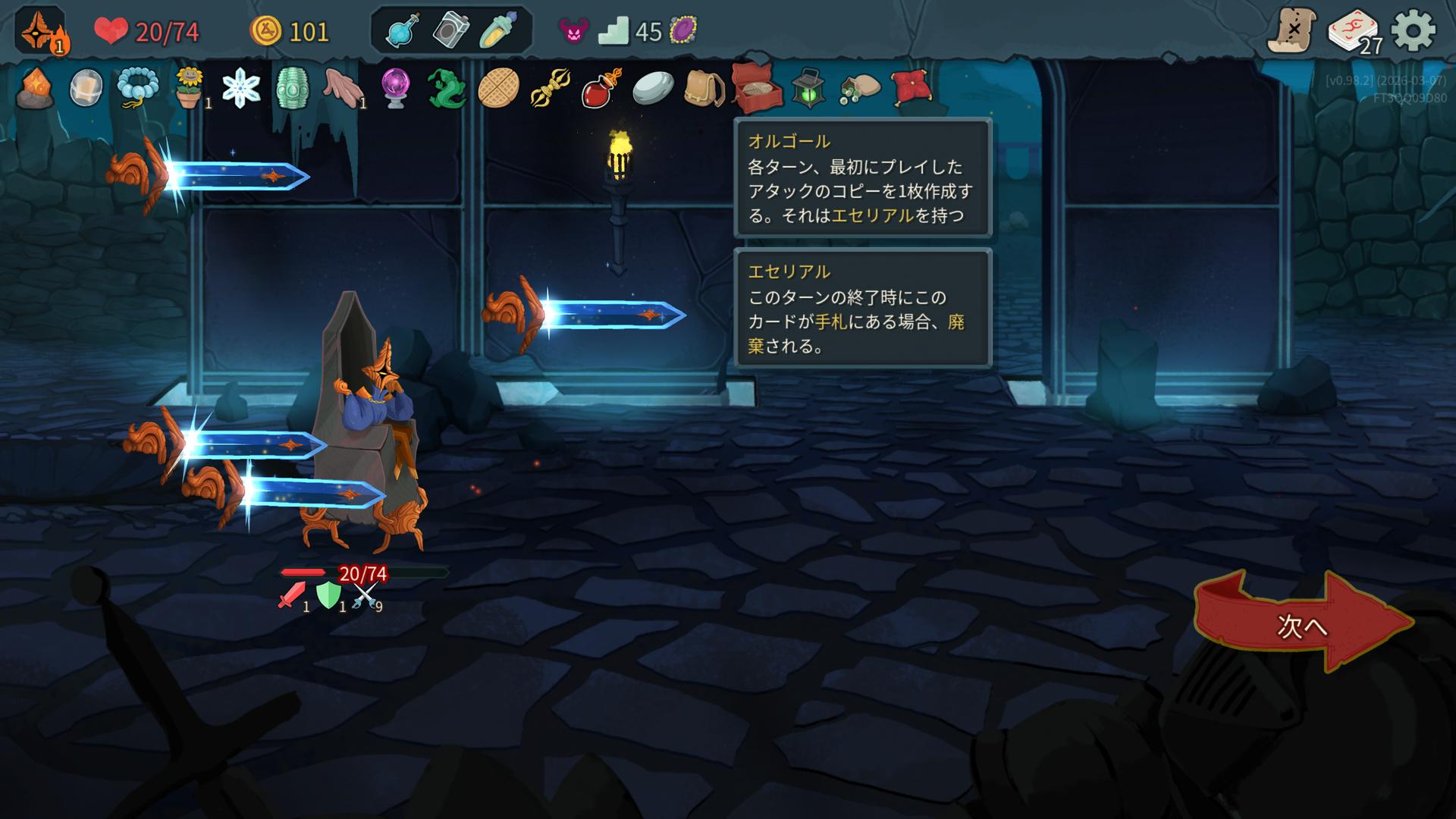This screenshot has height=819, width=1456.
Task: Inspect the white snowflake relic
Action: [x=241, y=88]
